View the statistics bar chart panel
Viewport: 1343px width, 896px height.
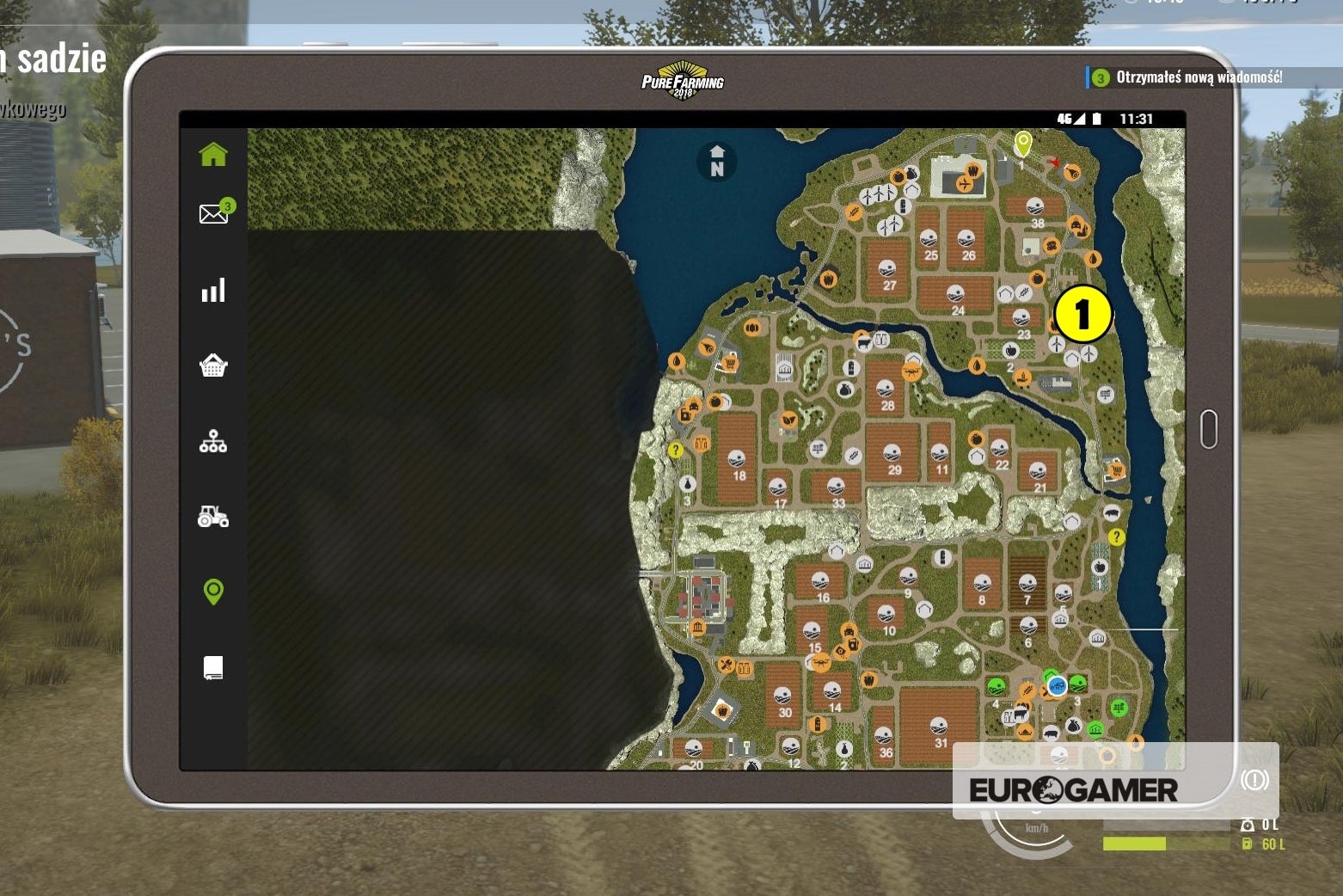(x=212, y=291)
